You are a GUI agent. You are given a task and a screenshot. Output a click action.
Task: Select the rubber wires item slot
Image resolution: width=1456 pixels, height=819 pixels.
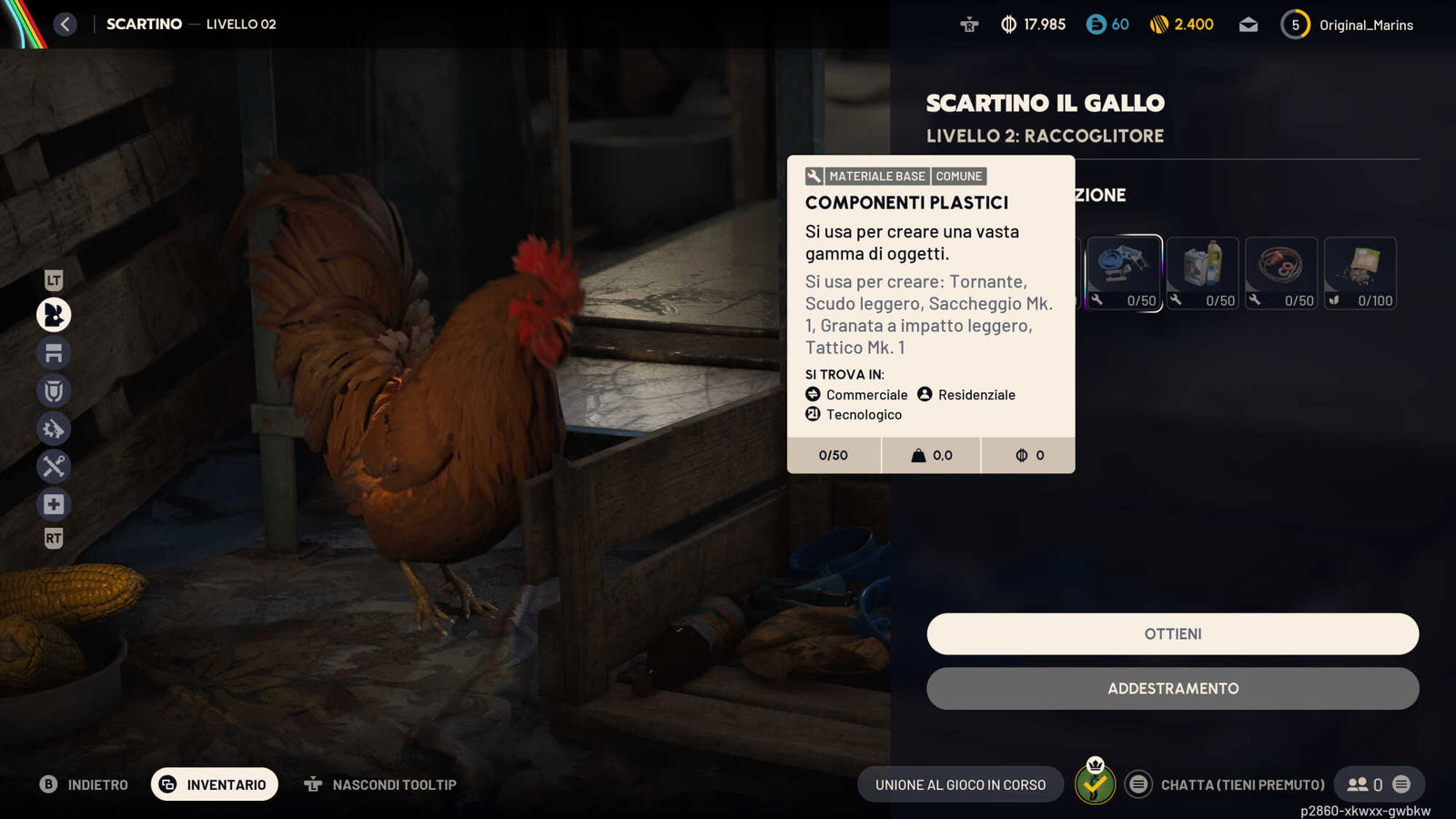coord(1280,273)
